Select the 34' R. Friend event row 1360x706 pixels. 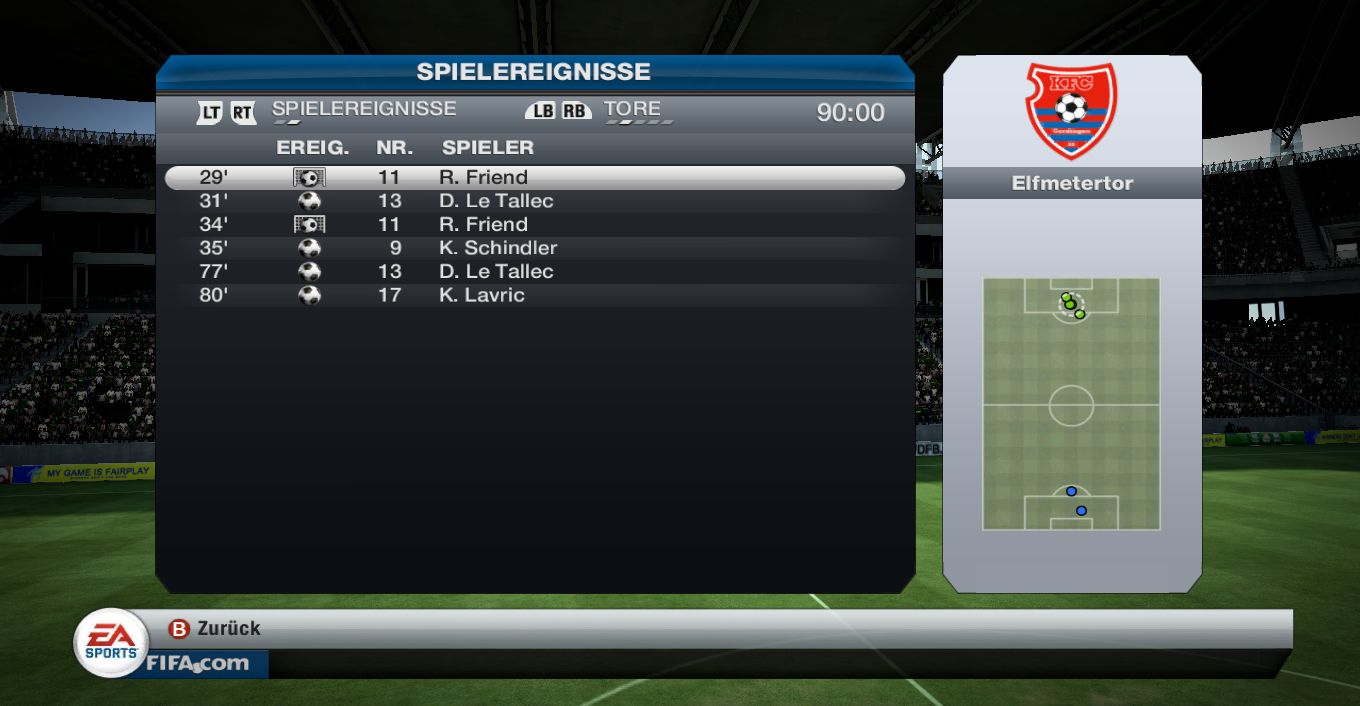click(534, 224)
